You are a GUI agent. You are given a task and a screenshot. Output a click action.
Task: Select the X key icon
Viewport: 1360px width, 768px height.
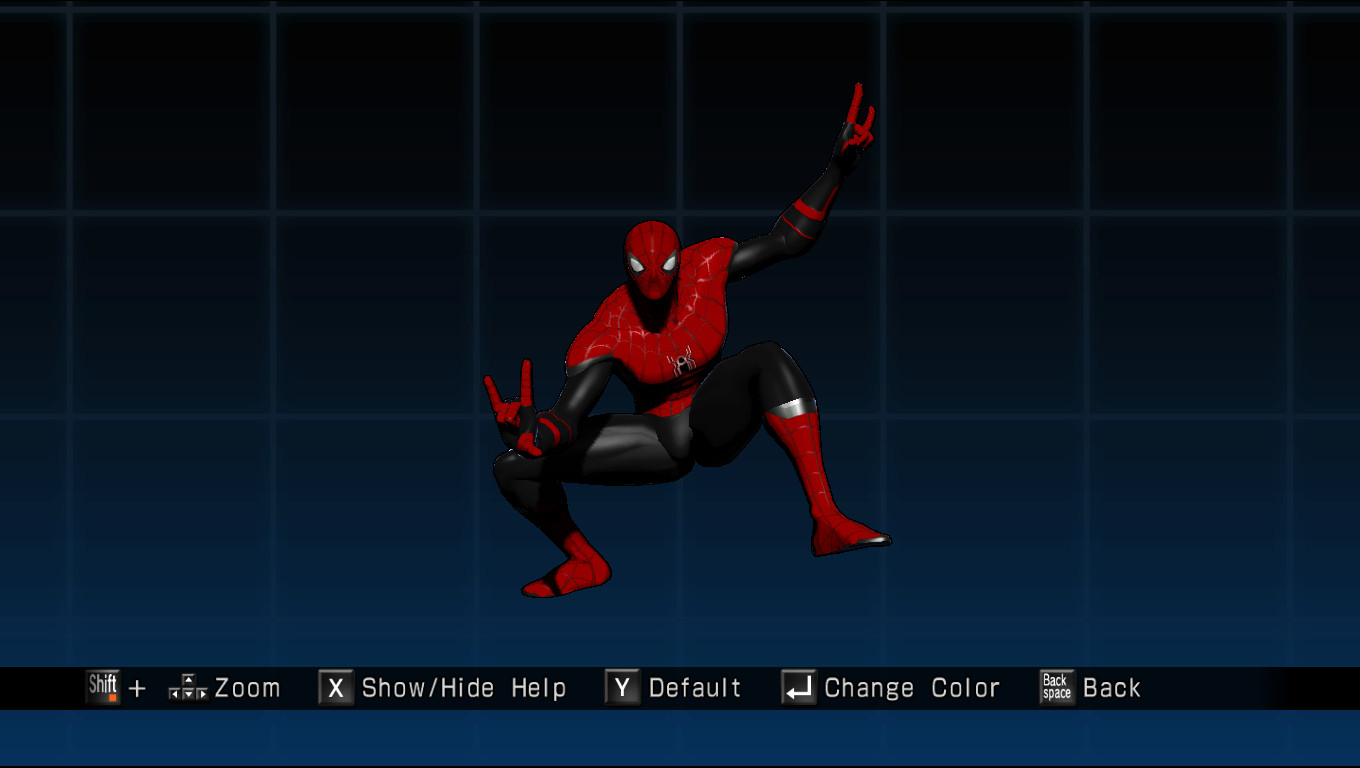click(x=334, y=687)
